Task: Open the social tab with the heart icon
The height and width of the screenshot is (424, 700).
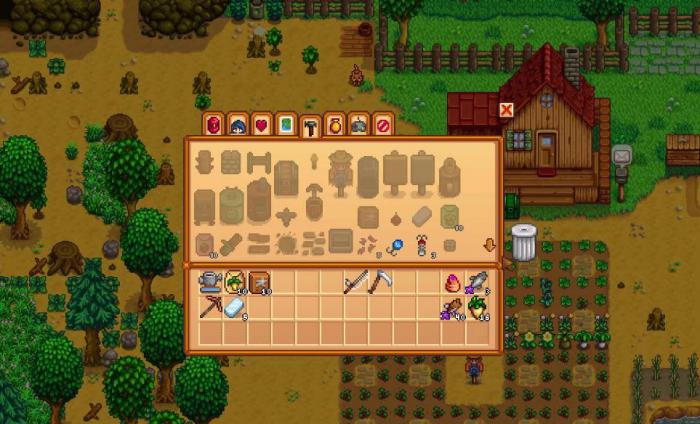Action: (x=262, y=125)
